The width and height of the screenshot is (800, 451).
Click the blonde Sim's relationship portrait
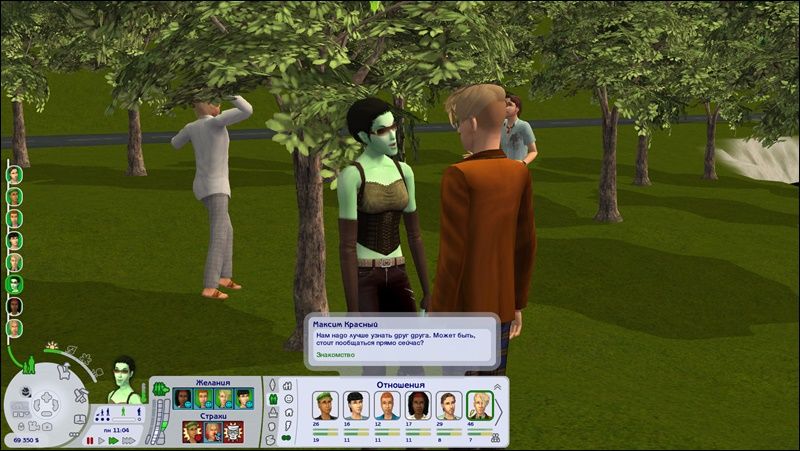(481, 405)
